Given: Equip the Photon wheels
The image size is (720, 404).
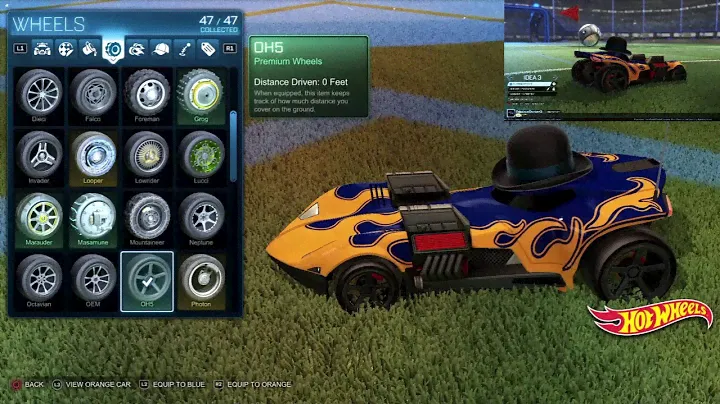Looking at the screenshot, I should point(200,280).
